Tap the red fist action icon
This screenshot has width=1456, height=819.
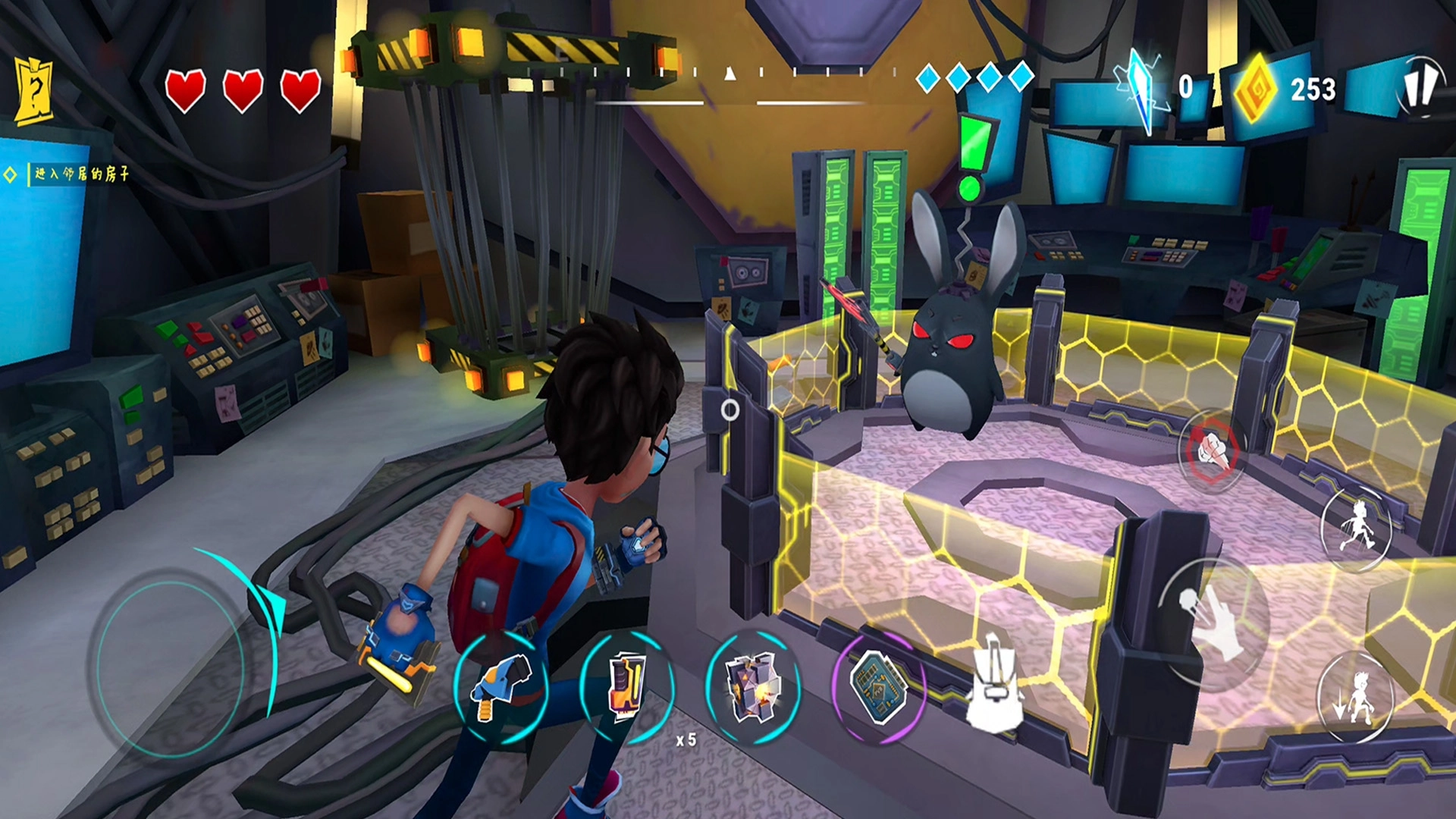[x=1211, y=450]
